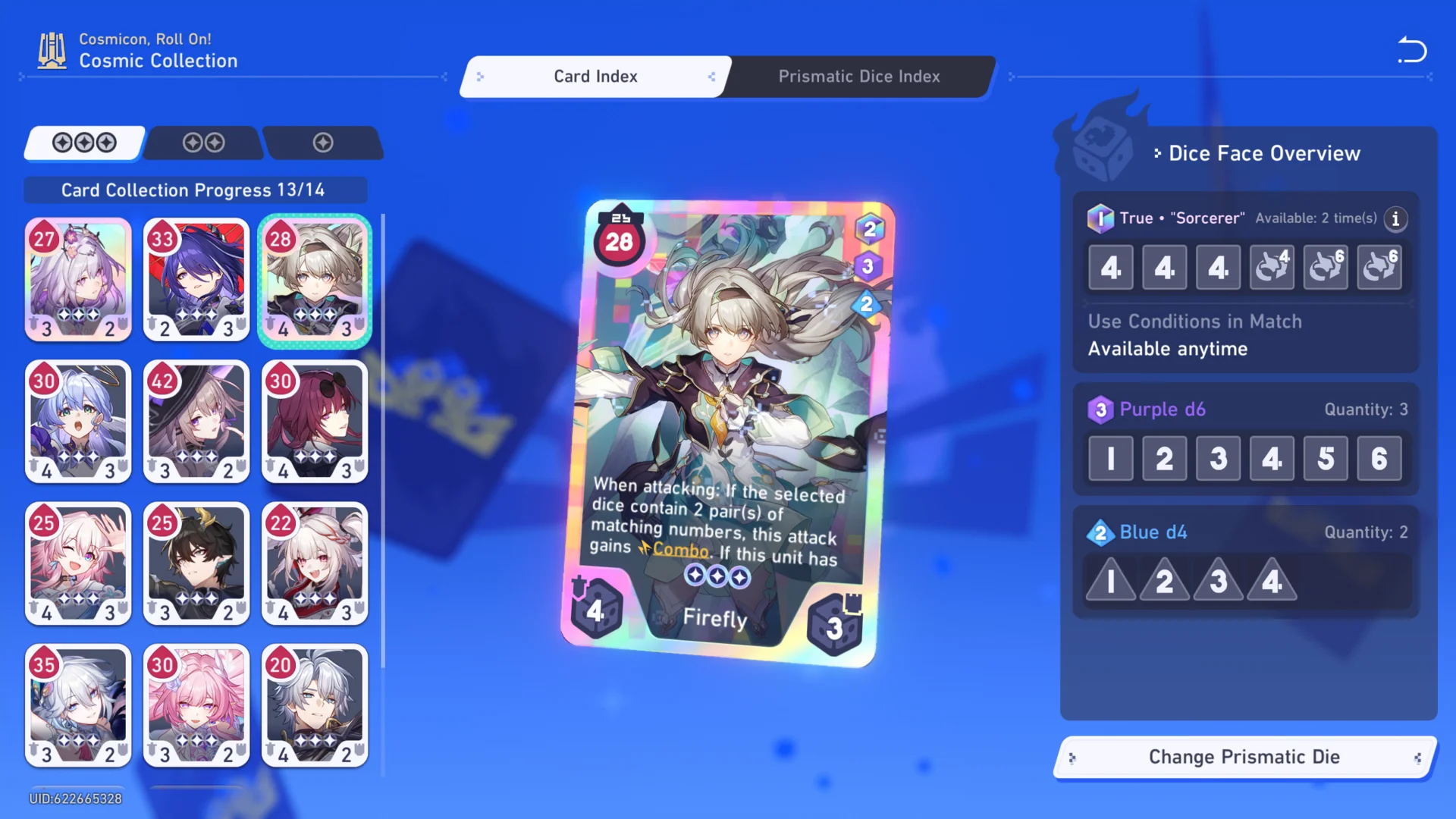This screenshot has width=1456, height=819.
Task: Open the True Sorcerer dice info tooltip
Action: point(1395,219)
